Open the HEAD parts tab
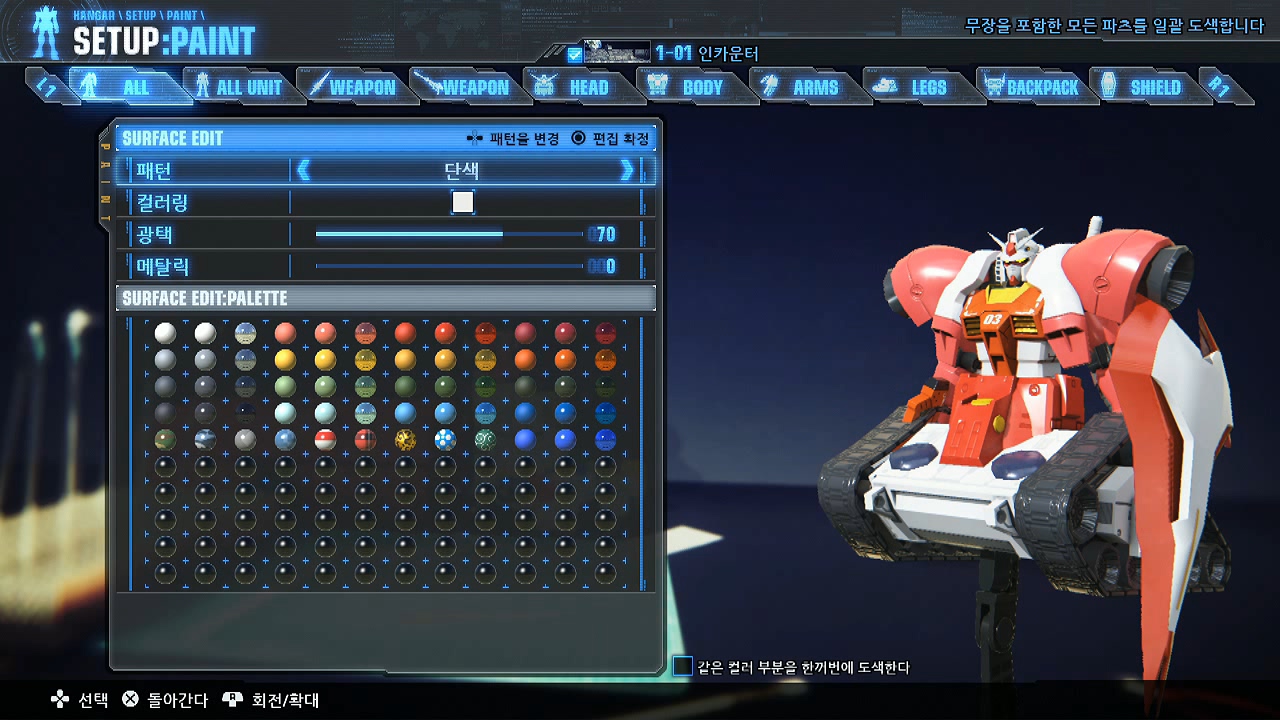This screenshot has height=720, width=1280. click(577, 87)
